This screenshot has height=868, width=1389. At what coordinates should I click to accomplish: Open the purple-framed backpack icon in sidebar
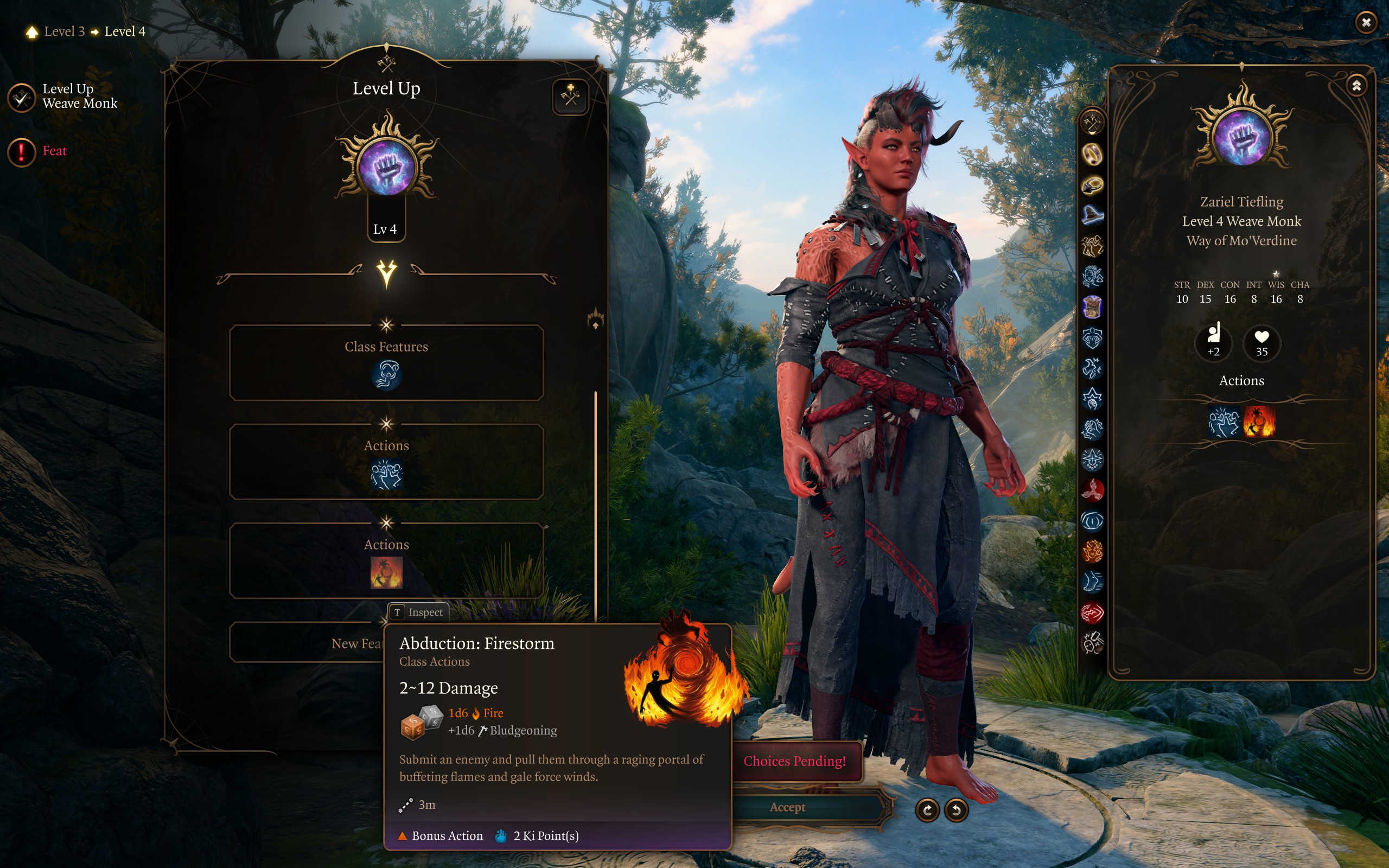(1092, 307)
